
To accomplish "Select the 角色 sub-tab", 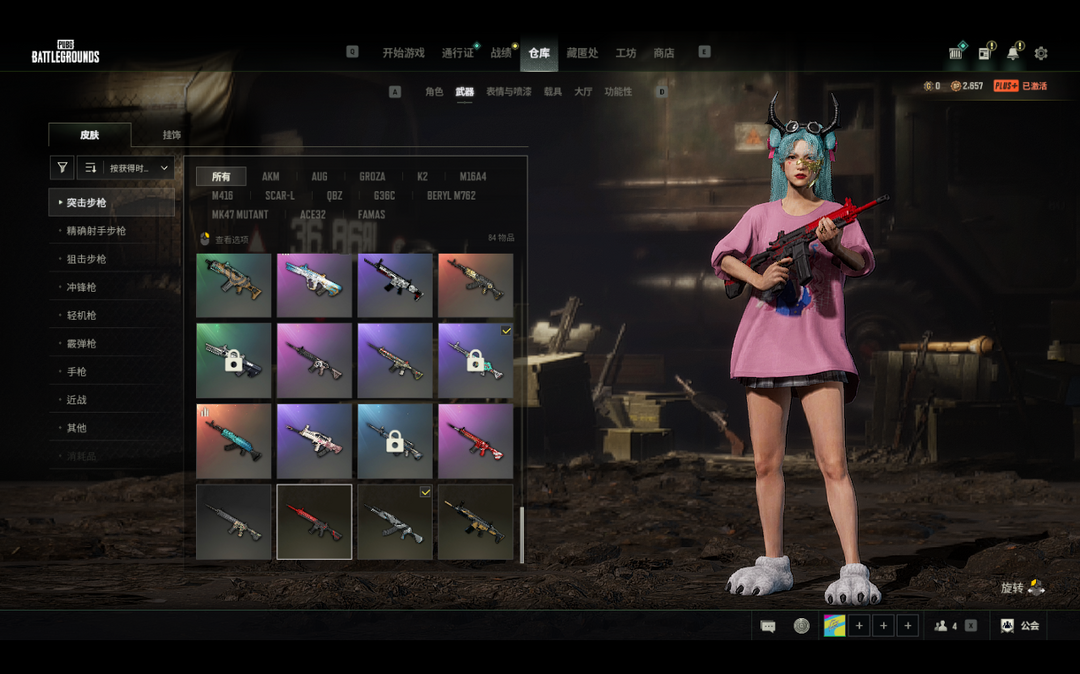I will click(x=434, y=92).
